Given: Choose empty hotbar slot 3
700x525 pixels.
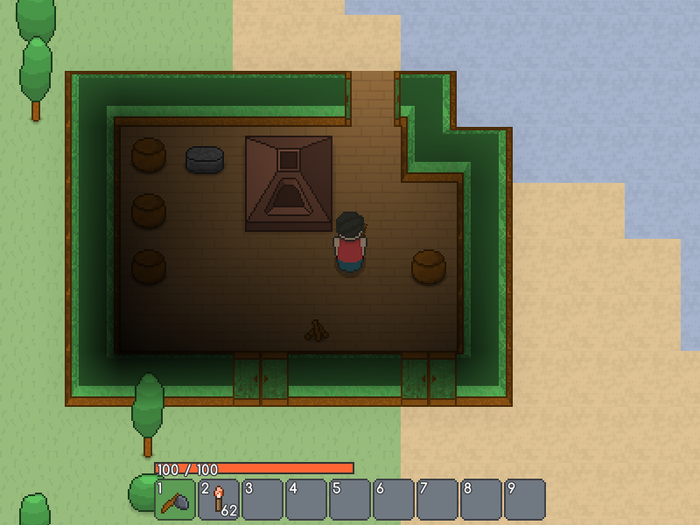Looking at the screenshot, I should point(263,498).
